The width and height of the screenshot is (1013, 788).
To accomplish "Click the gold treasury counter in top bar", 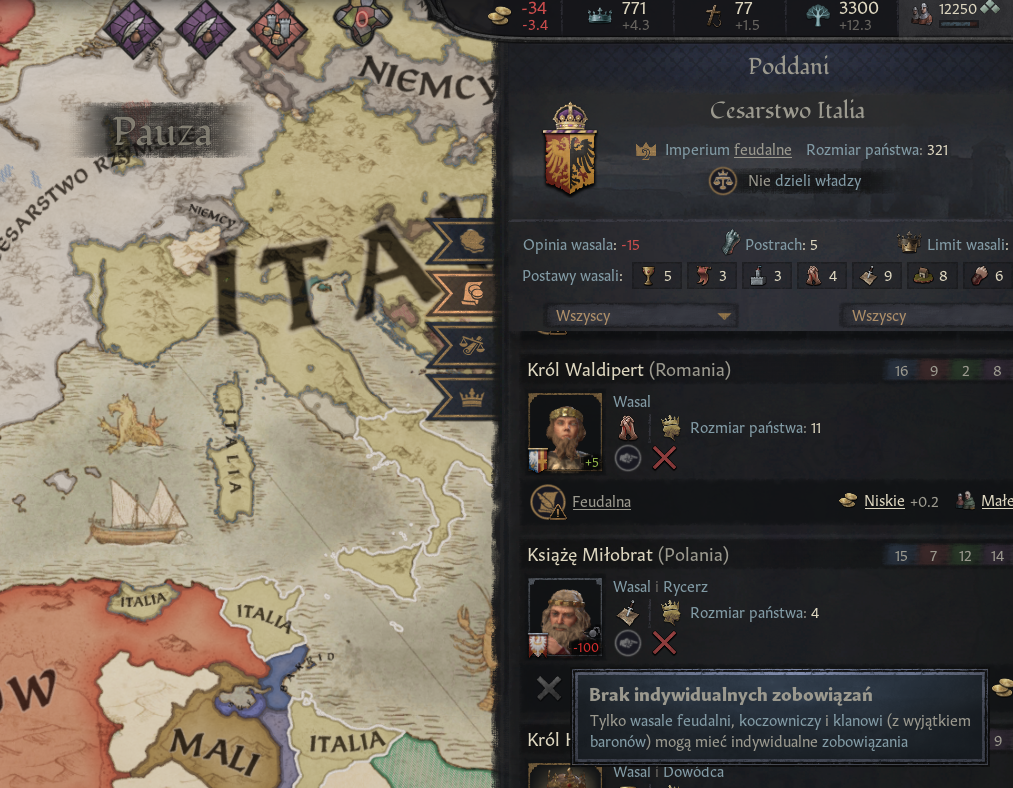I will pyautogui.click(x=522, y=15).
